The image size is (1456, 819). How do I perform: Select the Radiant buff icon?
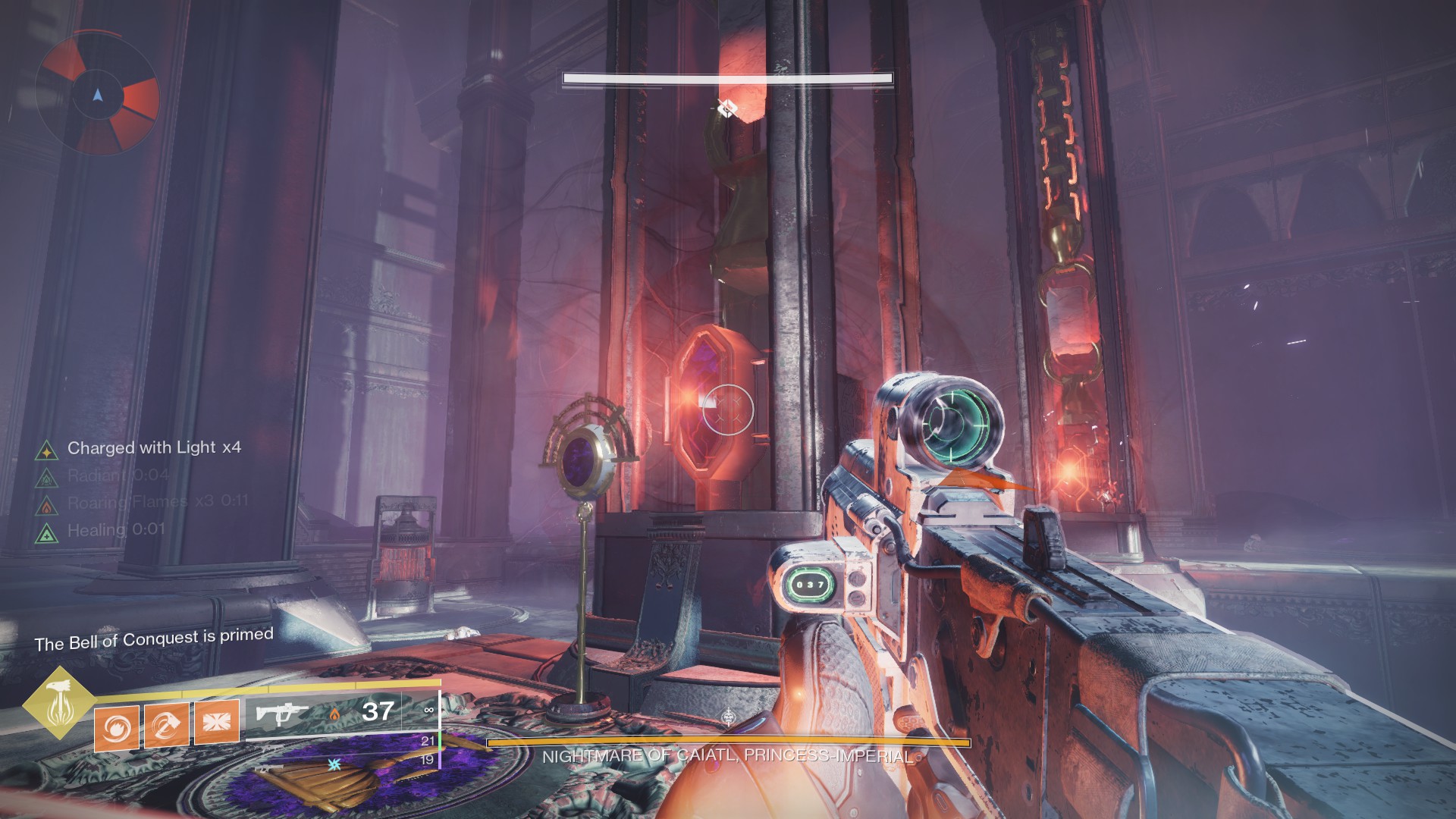47,478
